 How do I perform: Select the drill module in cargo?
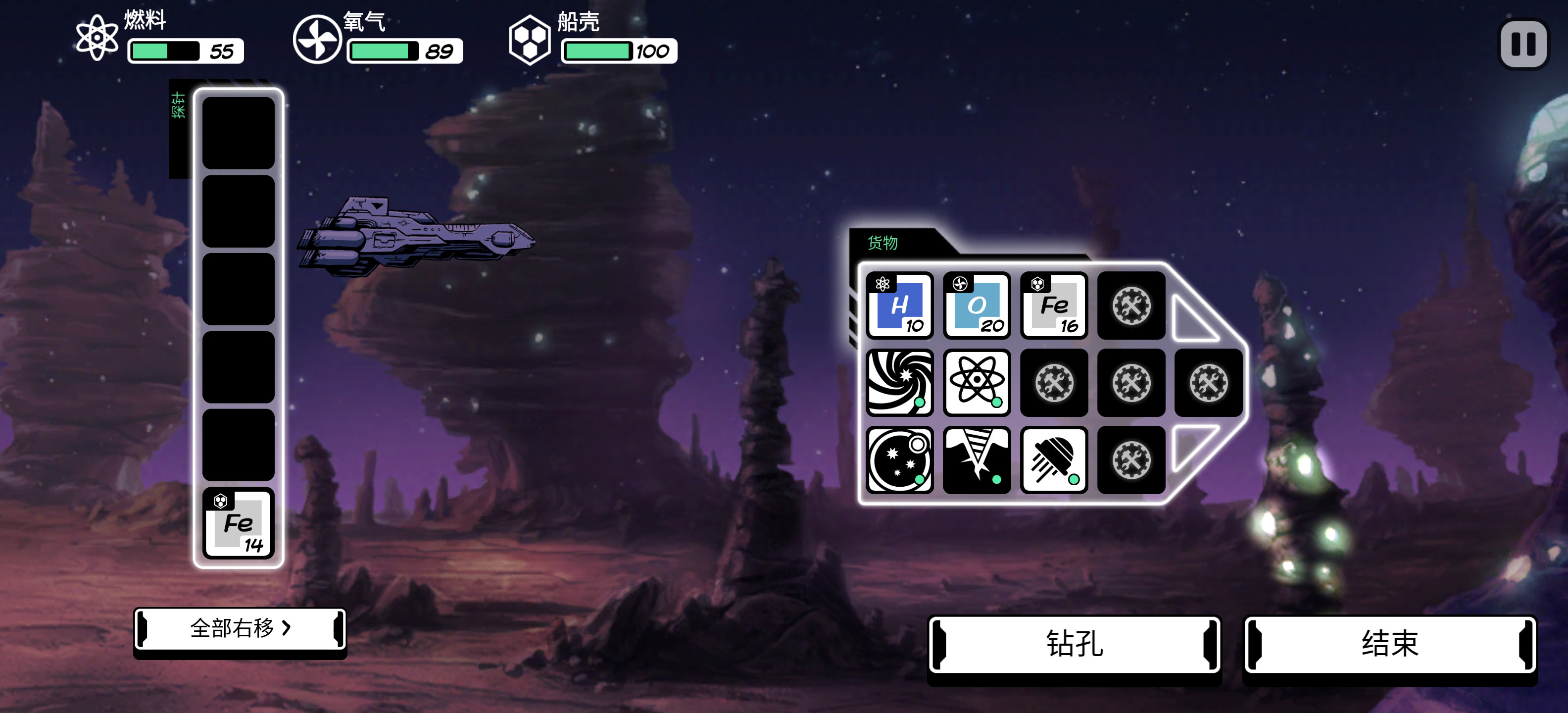point(977,459)
